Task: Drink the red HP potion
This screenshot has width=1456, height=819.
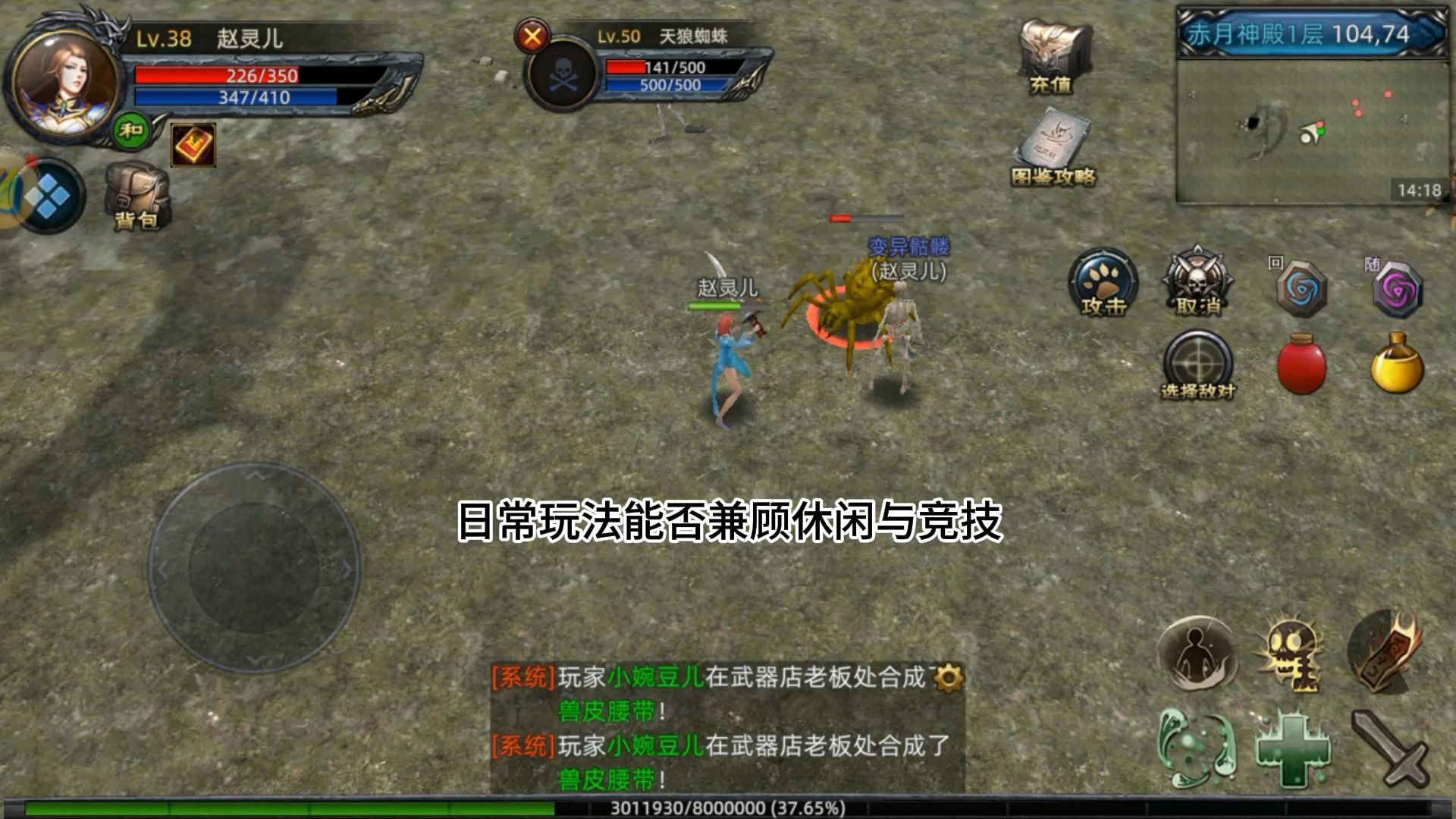Action: [1301, 368]
